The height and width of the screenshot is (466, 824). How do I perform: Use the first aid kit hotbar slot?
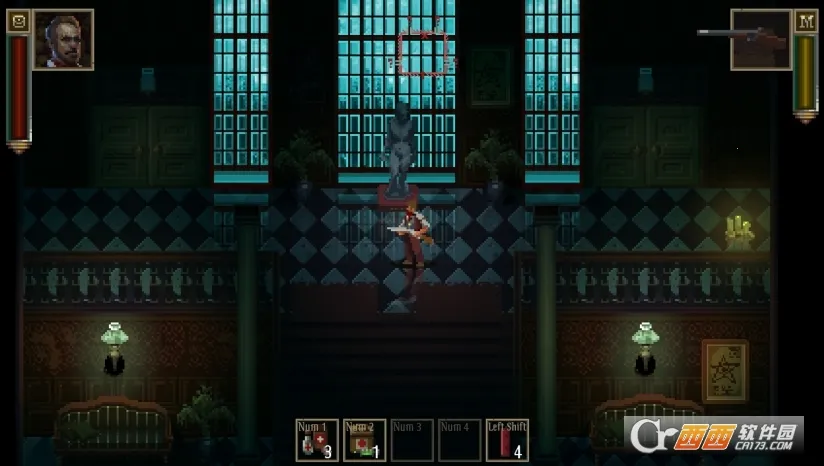364,440
